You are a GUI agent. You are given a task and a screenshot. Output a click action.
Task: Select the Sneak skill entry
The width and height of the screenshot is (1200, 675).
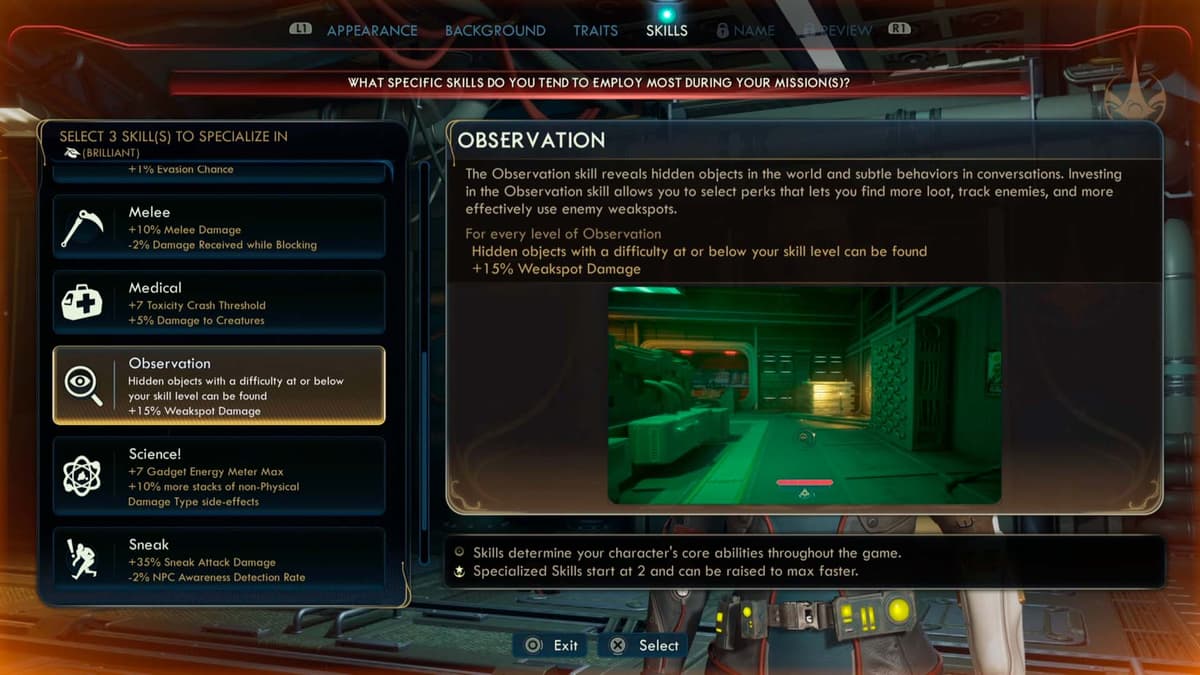(219, 560)
